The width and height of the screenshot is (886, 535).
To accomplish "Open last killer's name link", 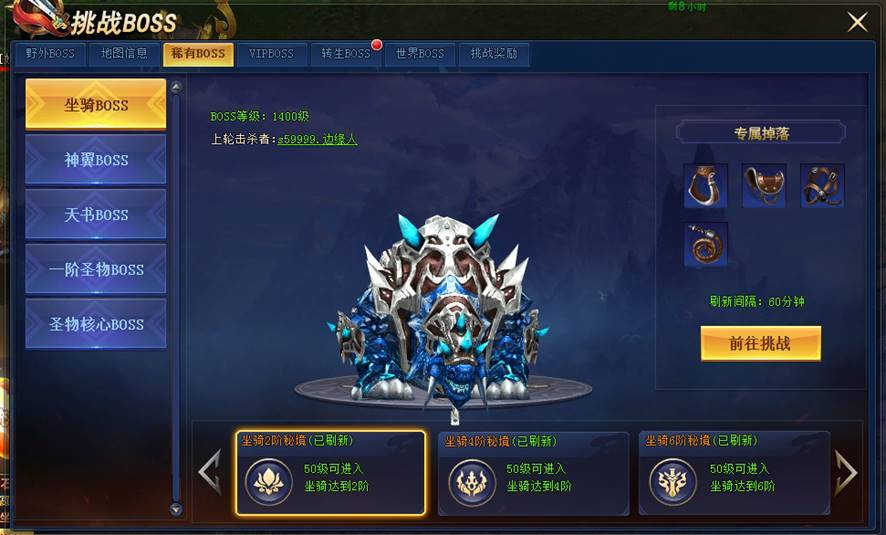I will pos(317,139).
